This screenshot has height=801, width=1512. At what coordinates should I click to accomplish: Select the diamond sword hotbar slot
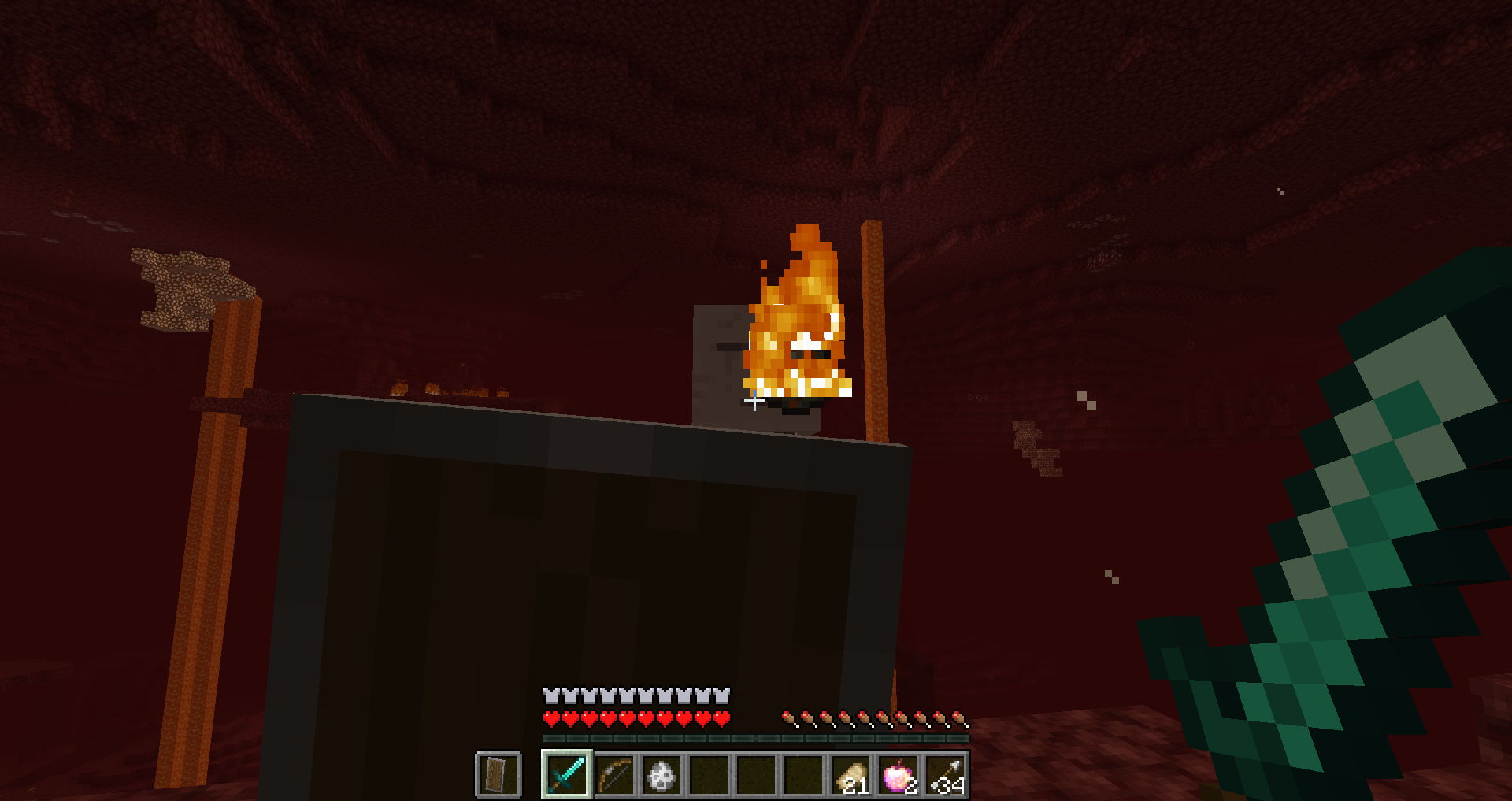coord(567,775)
